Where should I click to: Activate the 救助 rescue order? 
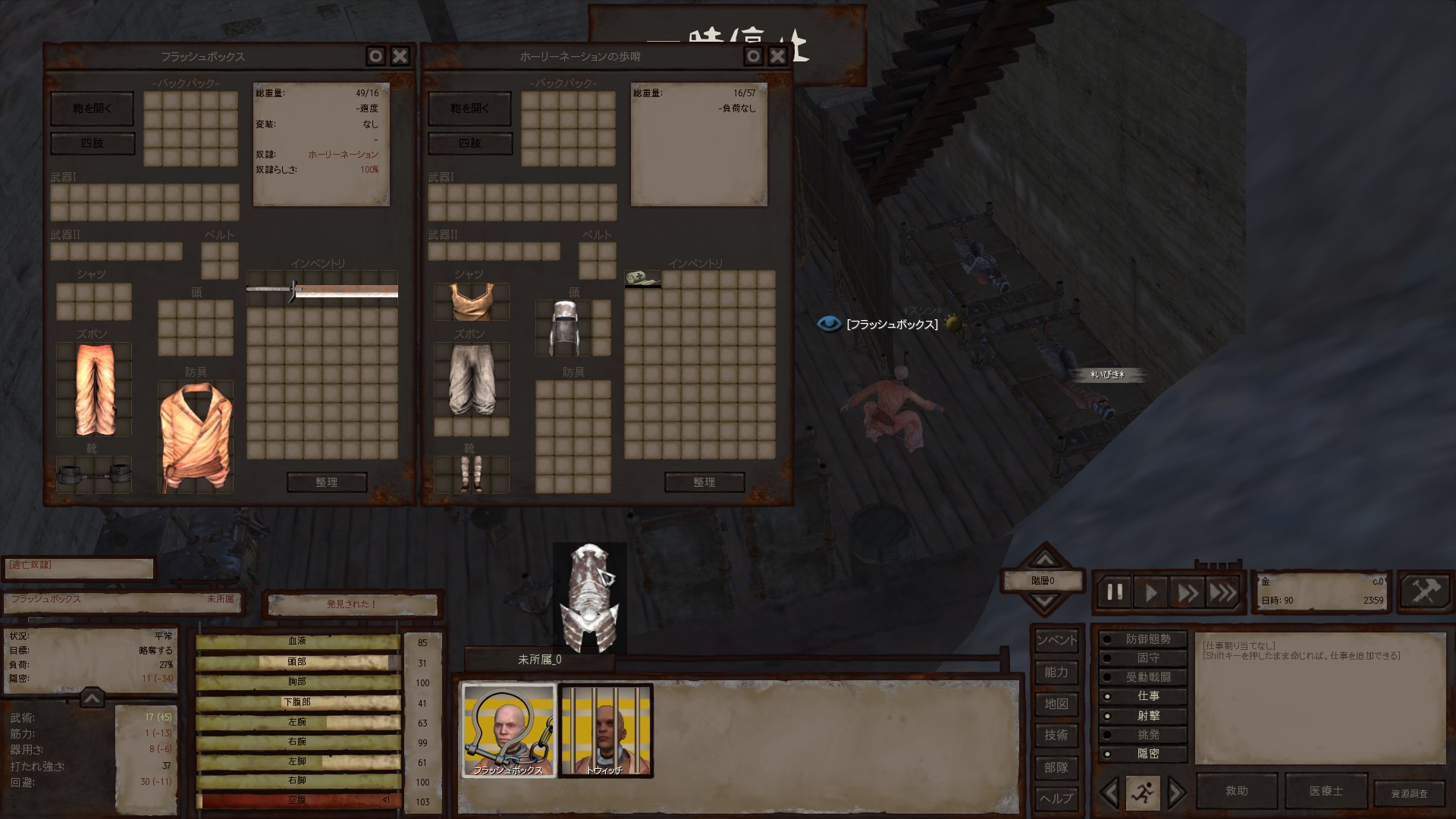click(x=1237, y=791)
